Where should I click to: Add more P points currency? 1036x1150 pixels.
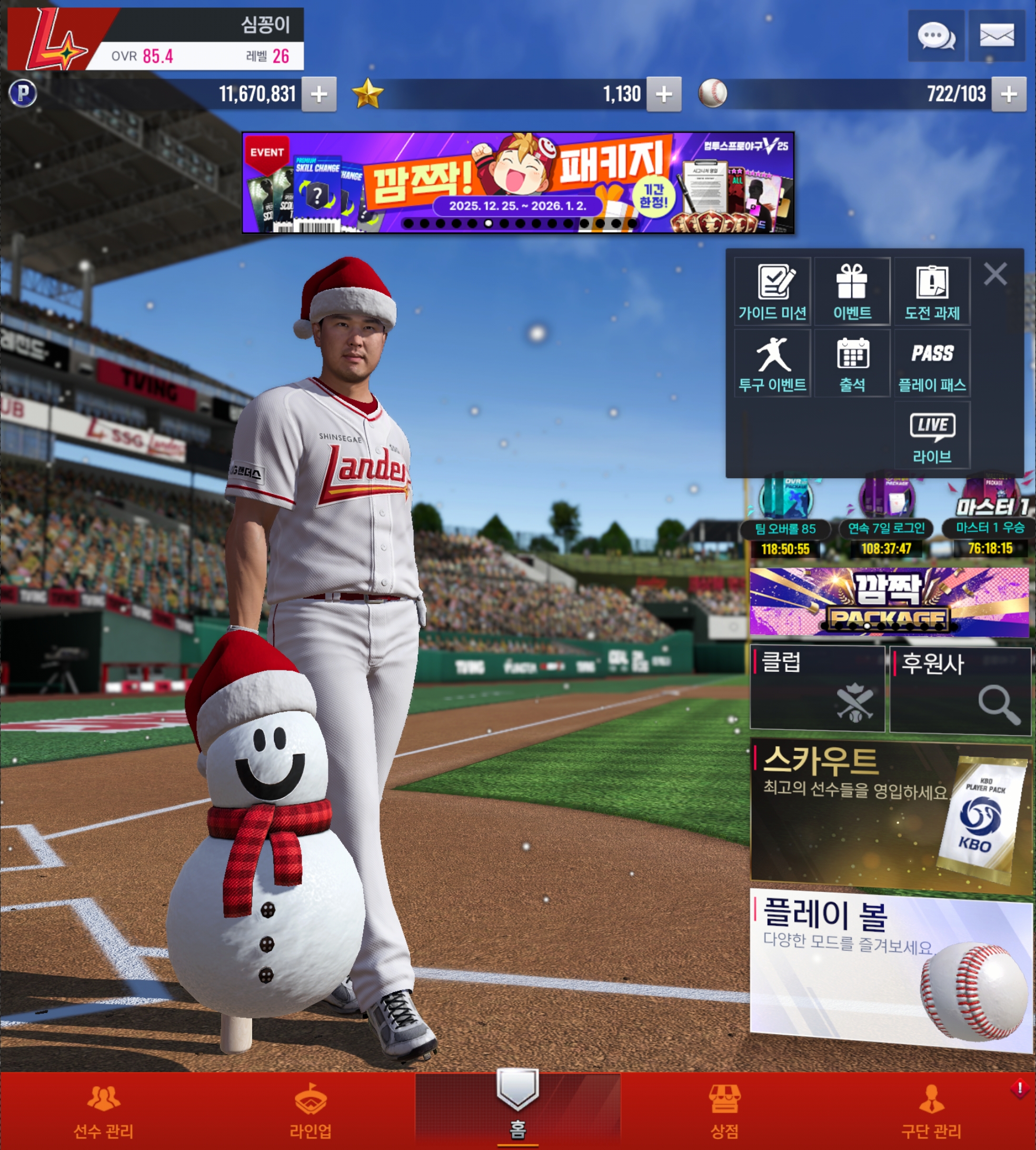319,94
